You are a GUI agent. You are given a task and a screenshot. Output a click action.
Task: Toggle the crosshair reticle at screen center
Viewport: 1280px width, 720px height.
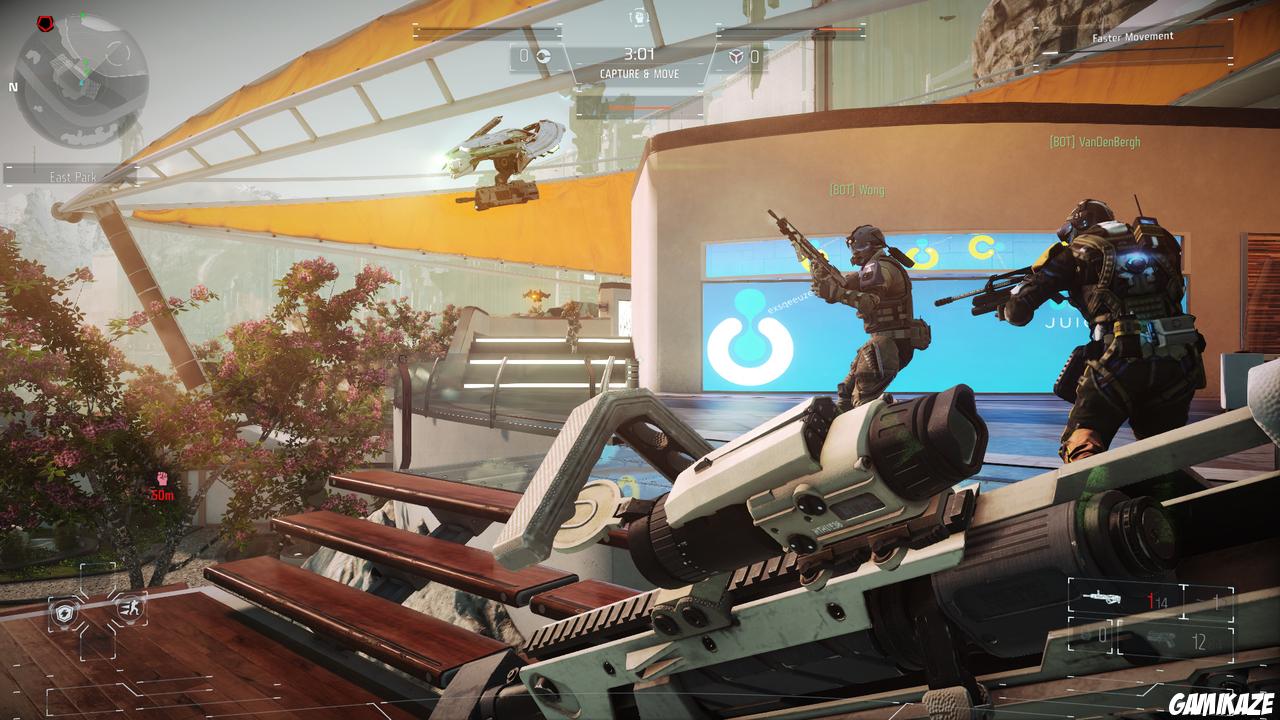pyautogui.click(x=640, y=360)
